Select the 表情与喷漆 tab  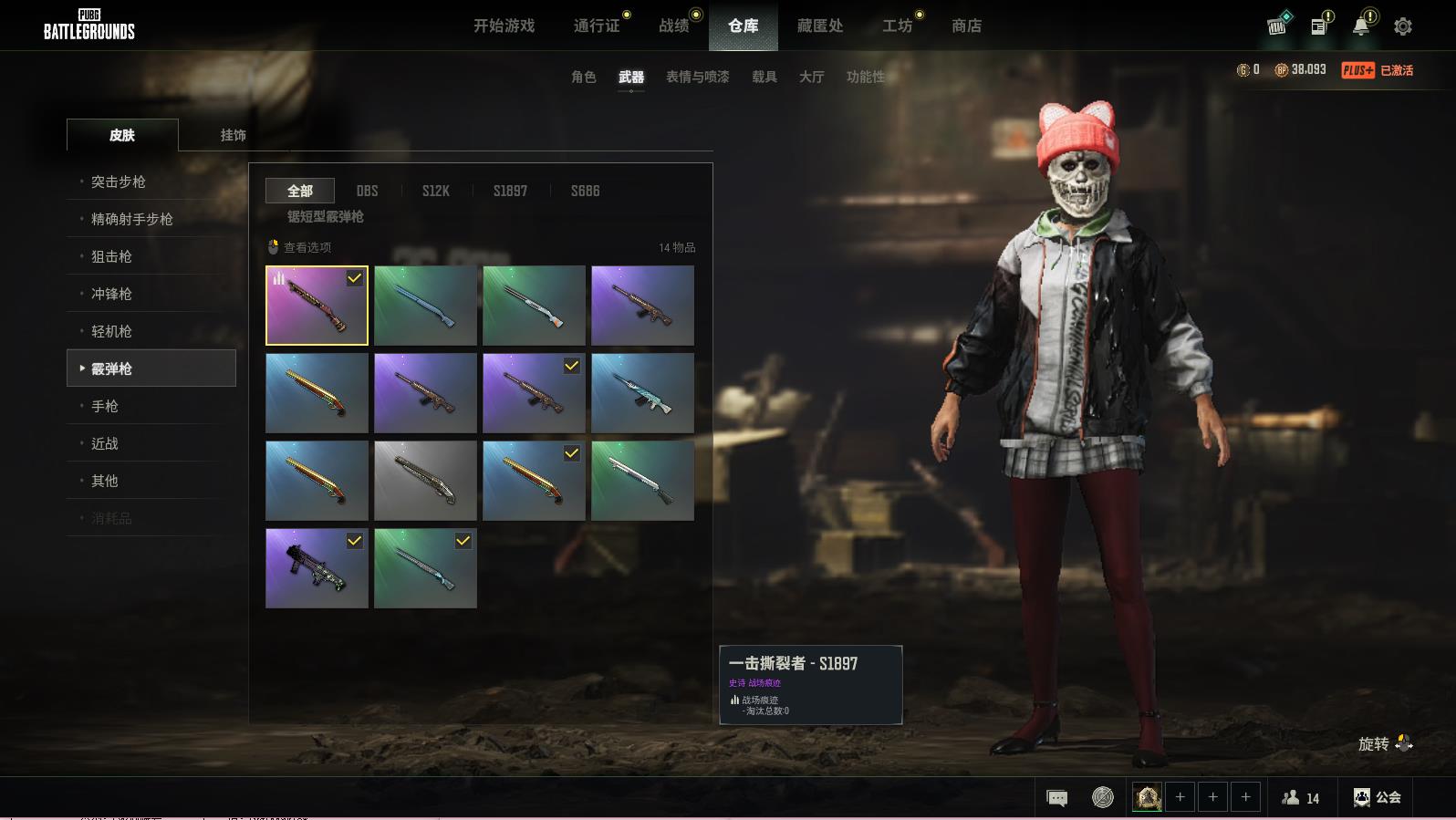pyautogui.click(x=697, y=77)
